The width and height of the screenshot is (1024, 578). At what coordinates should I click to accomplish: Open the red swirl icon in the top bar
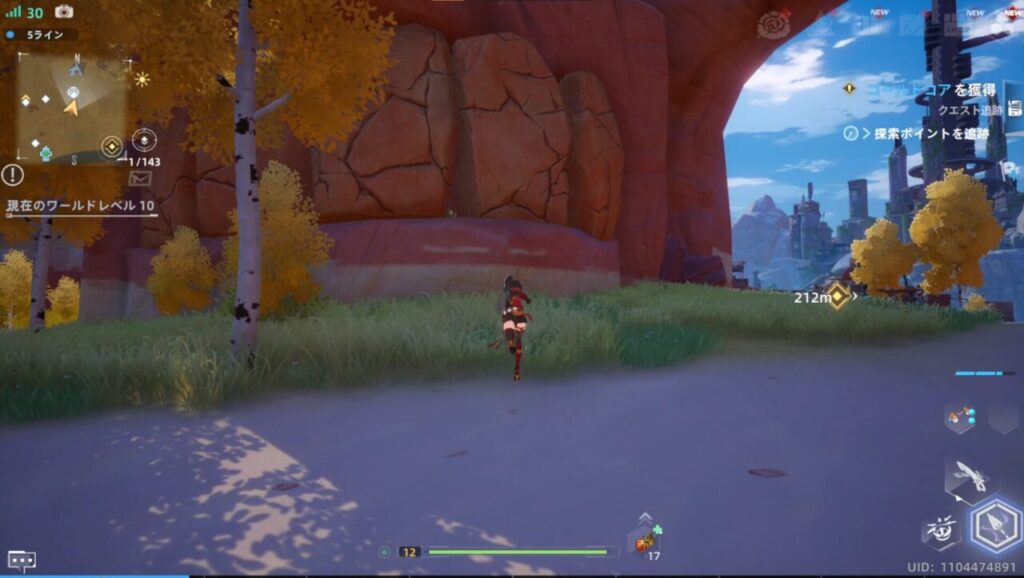(x=773, y=25)
